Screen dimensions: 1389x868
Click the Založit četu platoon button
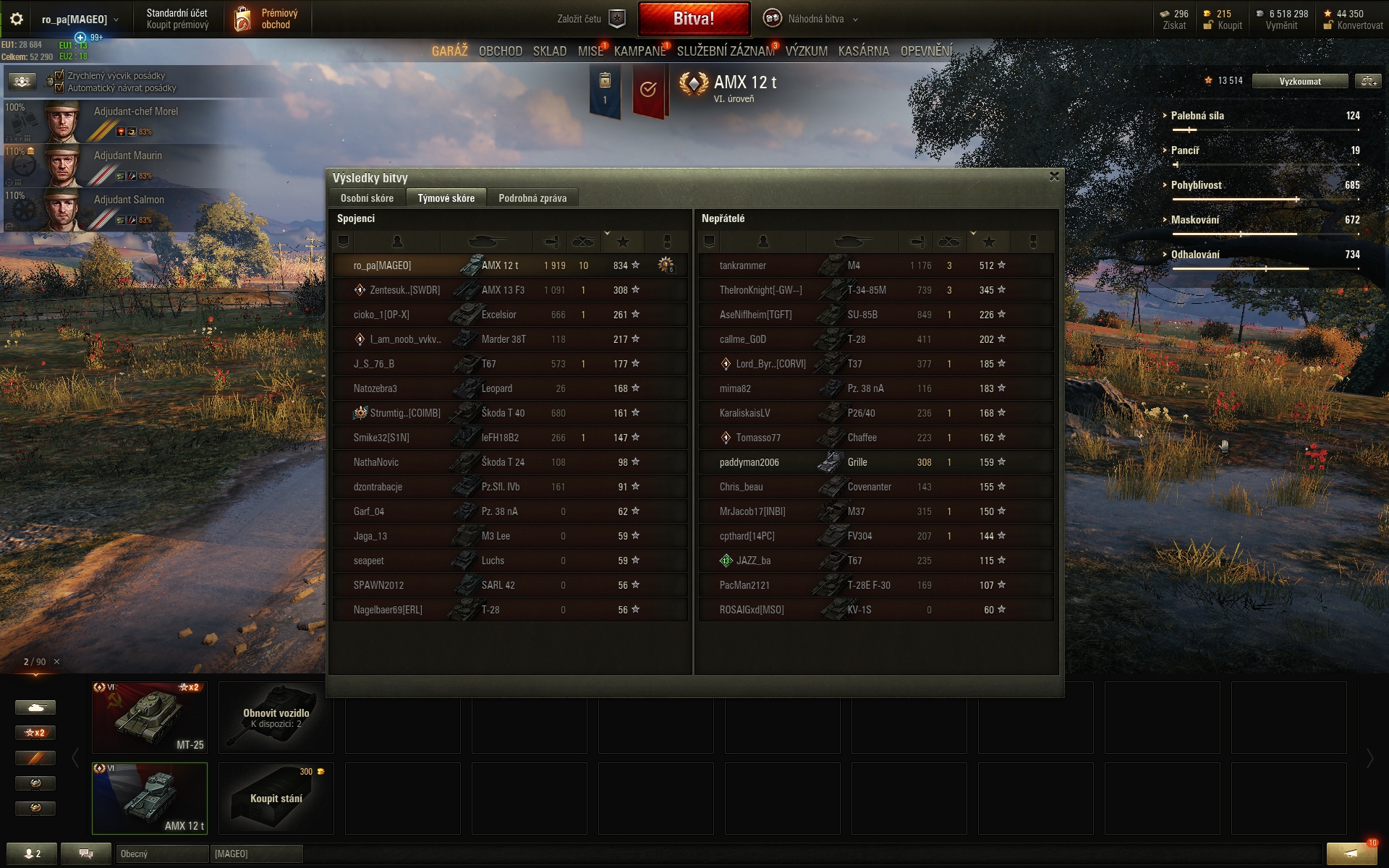coord(590,20)
